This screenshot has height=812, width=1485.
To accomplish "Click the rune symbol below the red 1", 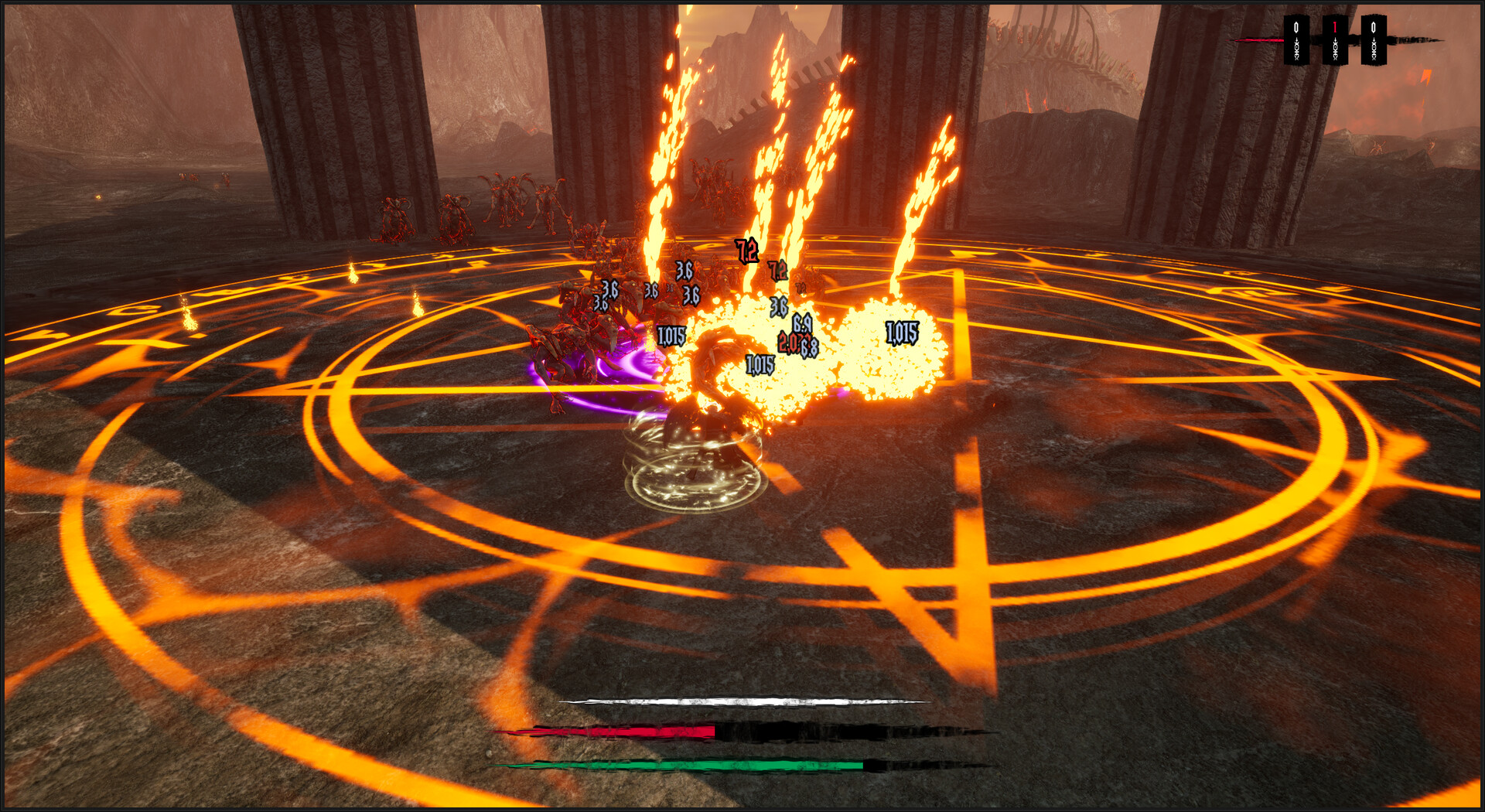I will (x=1335, y=49).
